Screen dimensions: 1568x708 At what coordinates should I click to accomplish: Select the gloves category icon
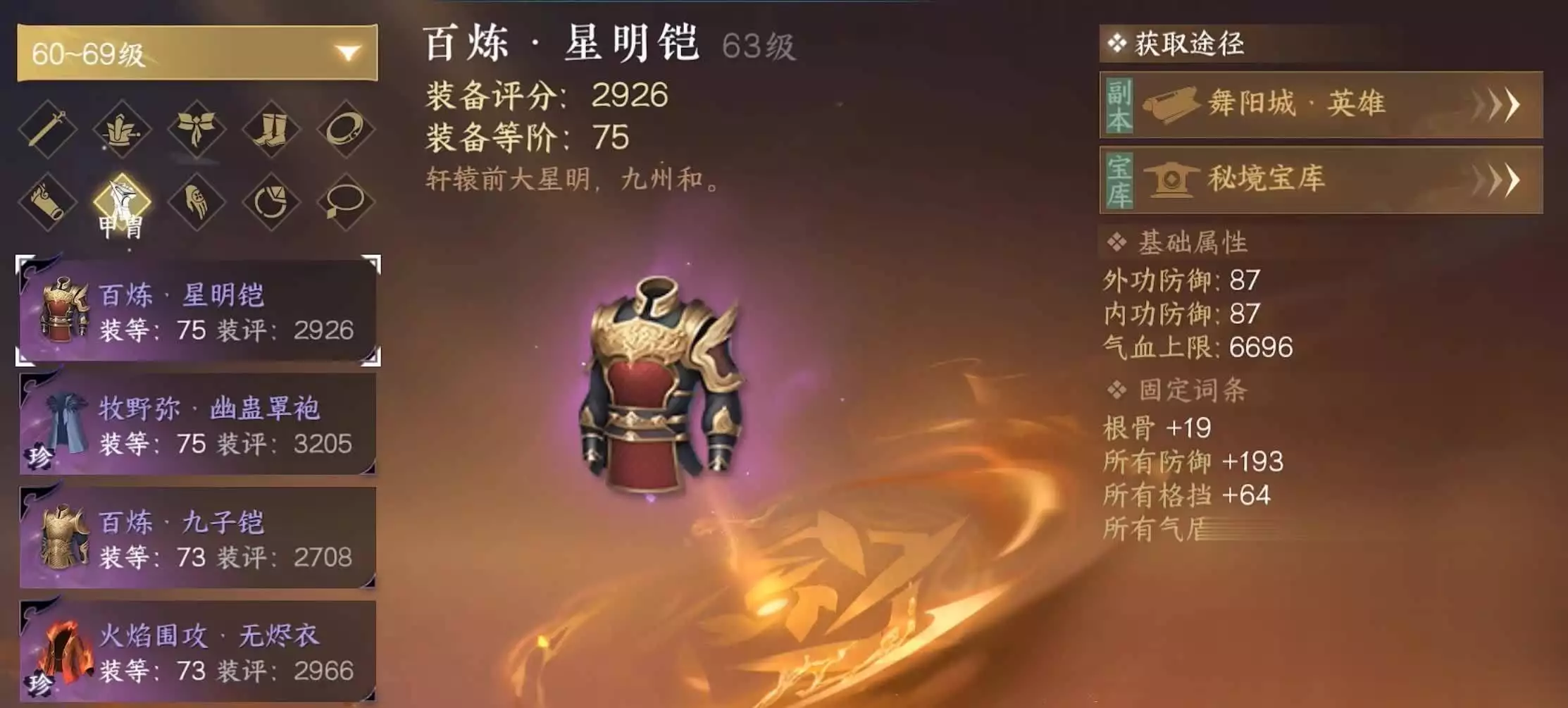tap(197, 204)
